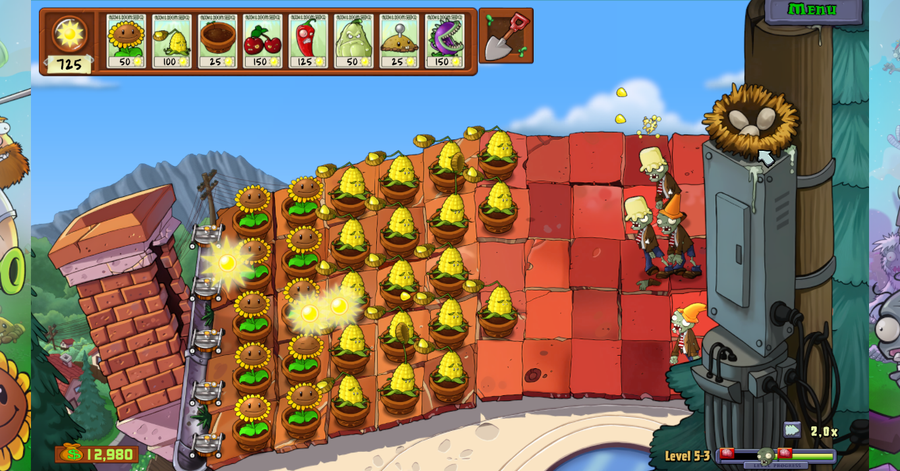
Task: Choose the Kernel-pult seed packet
Action: click(x=171, y=41)
